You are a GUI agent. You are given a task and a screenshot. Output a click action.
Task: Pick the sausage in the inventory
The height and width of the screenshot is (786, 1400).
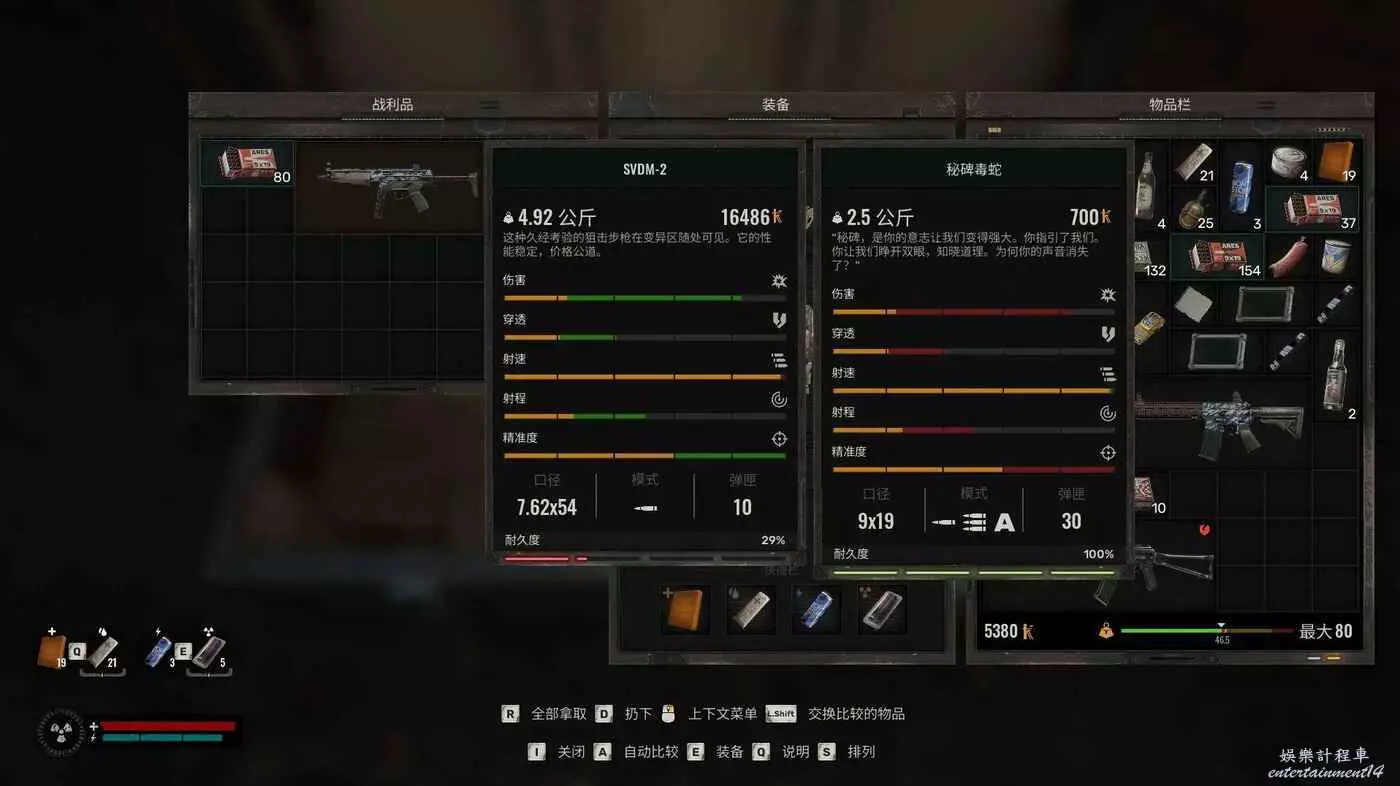[x=1289, y=257]
